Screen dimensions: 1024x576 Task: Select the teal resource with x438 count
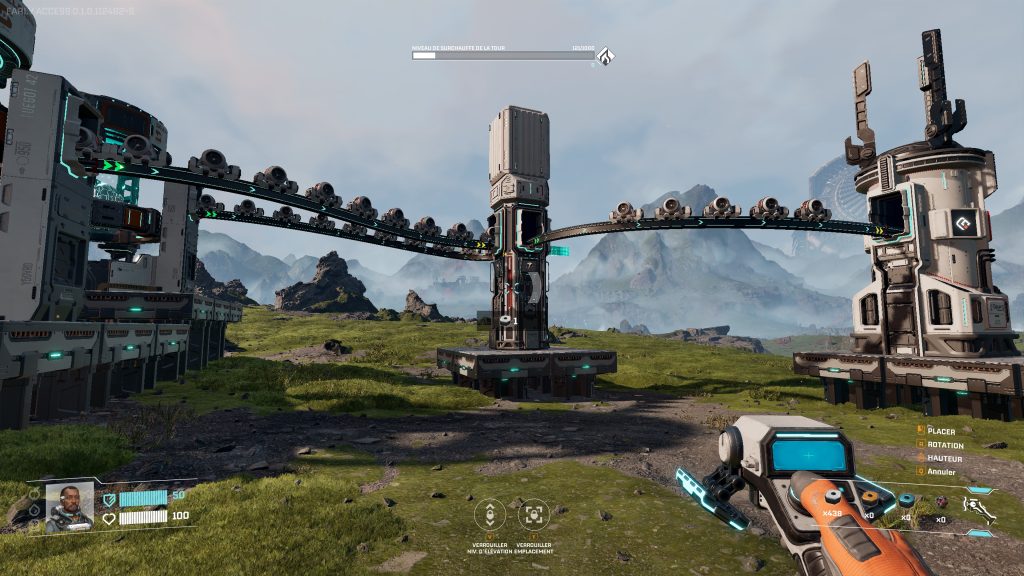(x=835, y=498)
